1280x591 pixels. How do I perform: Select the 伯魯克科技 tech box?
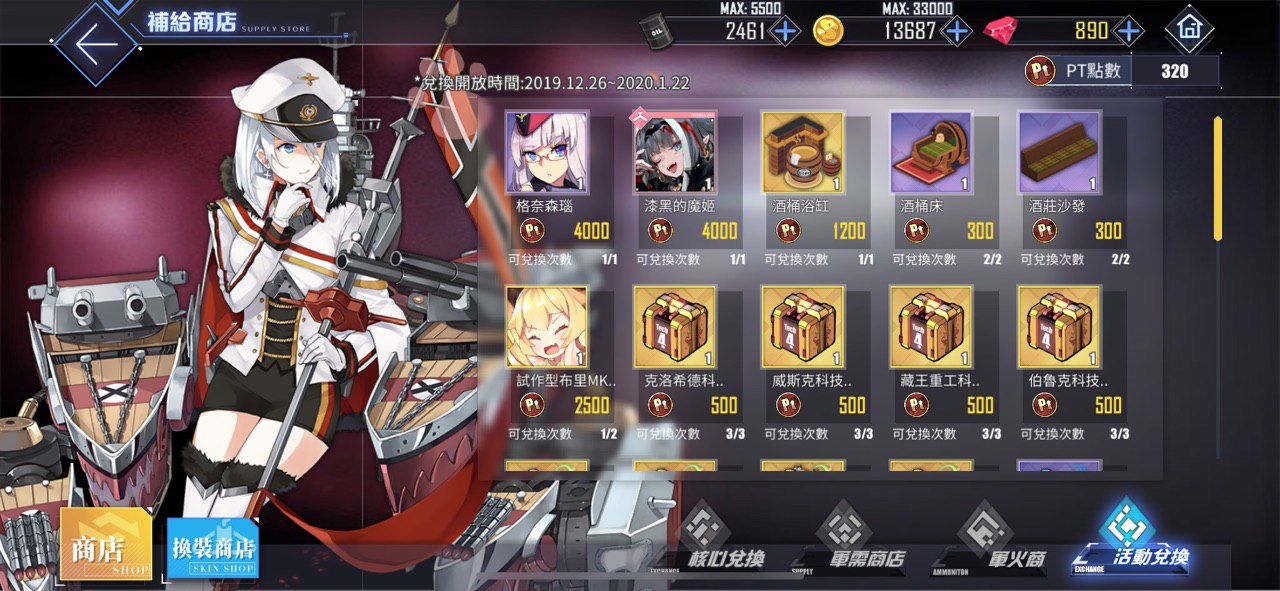pyautogui.click(x=1059, y=327)
